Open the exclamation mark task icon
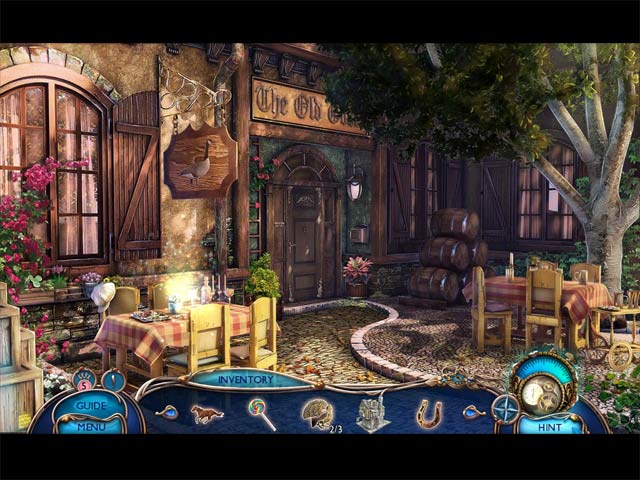Viewport: 640px width, 480px height. (x=113, y=380)
